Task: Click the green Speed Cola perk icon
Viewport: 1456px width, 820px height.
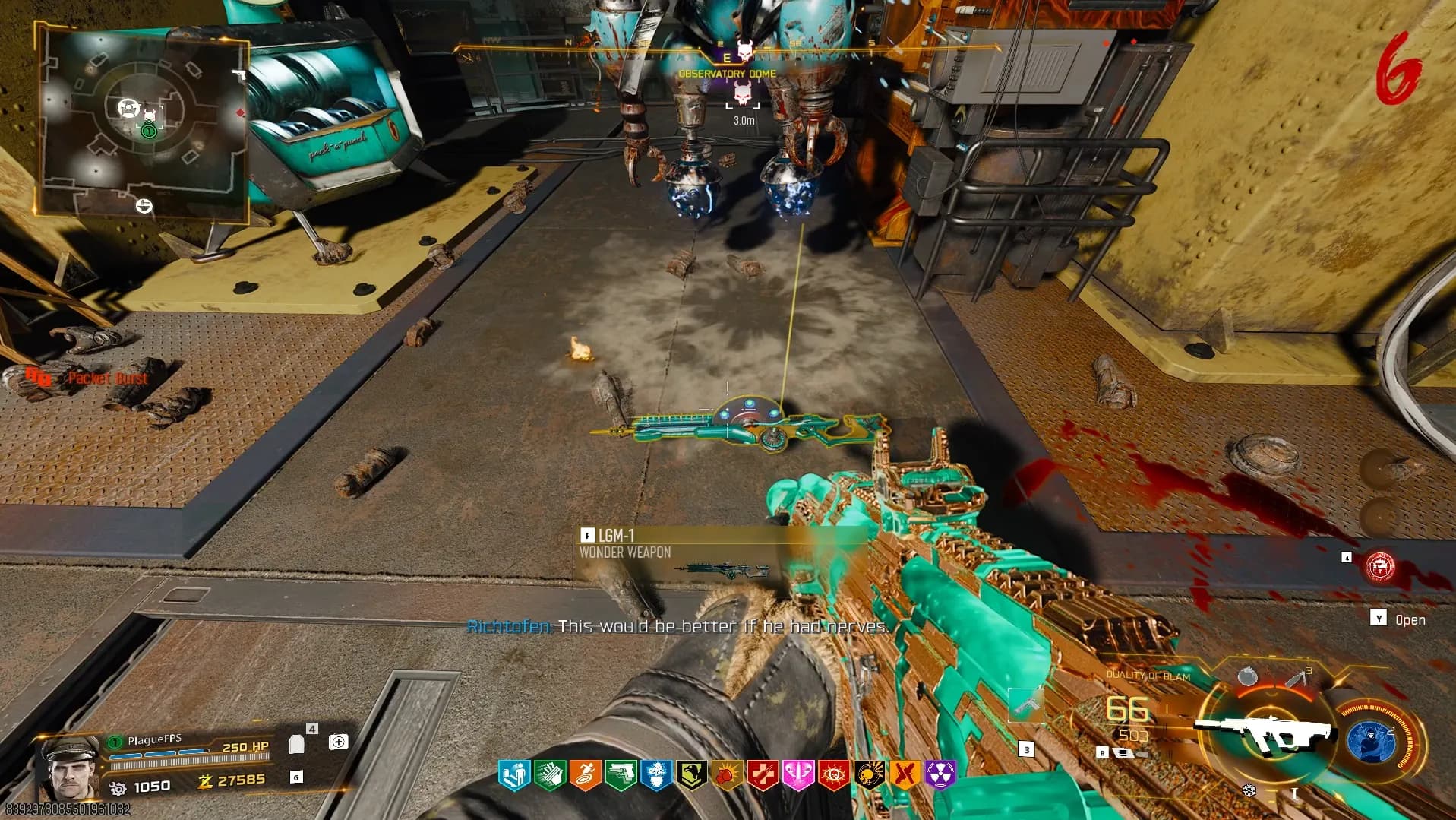Action: pos(549,775)
